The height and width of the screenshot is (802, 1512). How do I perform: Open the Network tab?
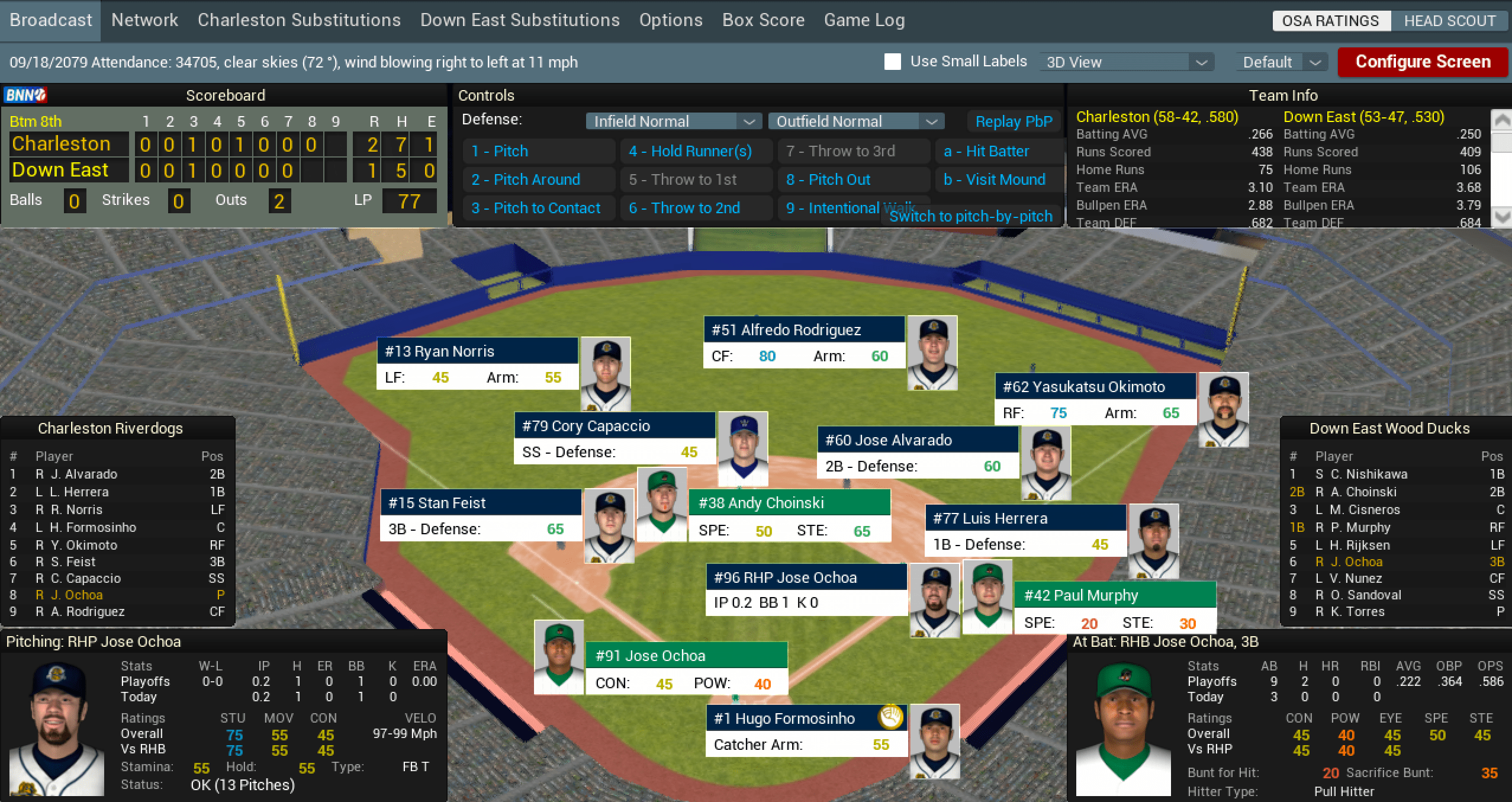click(x=144, y=20)
